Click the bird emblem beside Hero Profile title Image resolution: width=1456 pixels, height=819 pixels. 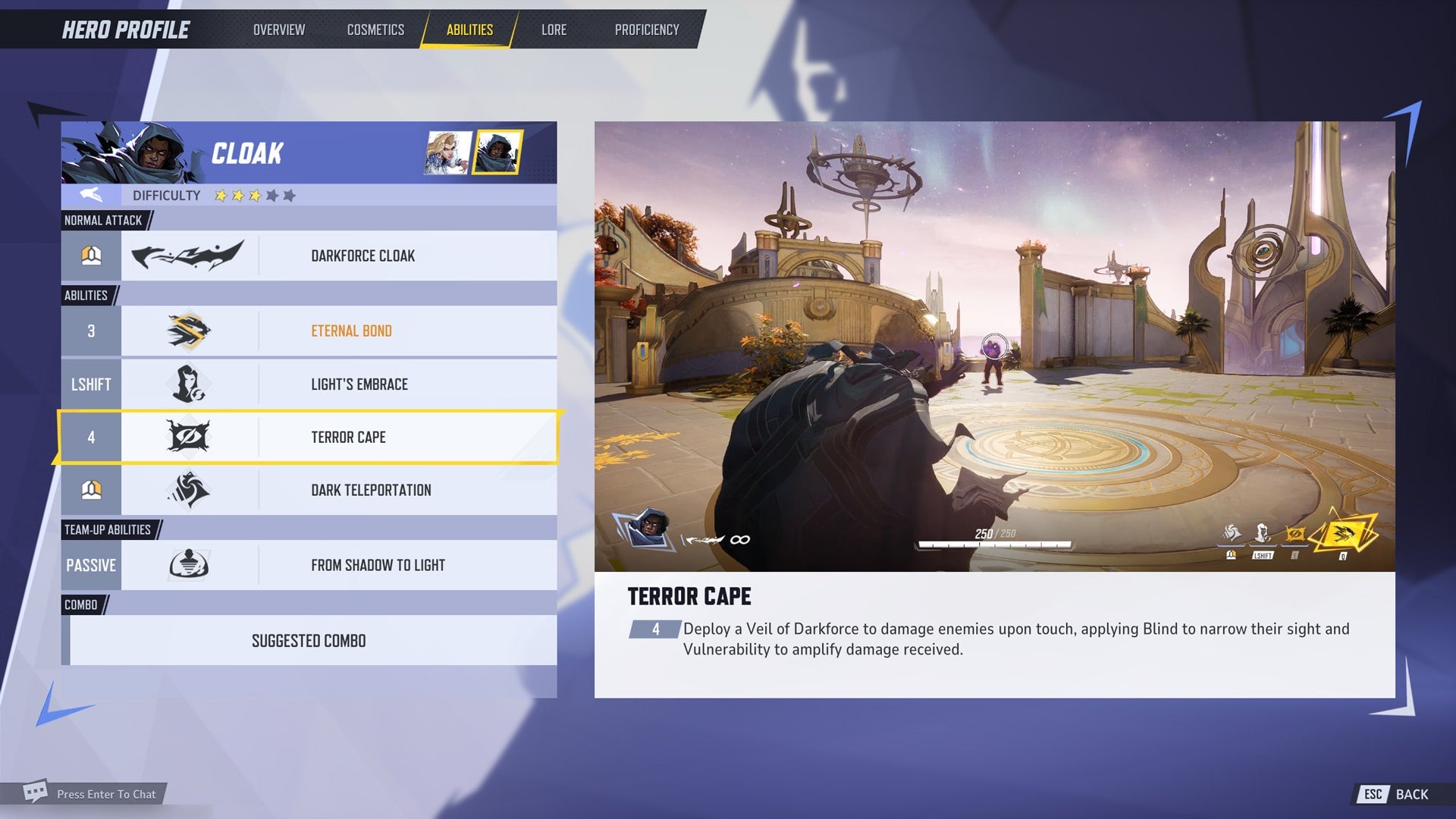(89, 194)
